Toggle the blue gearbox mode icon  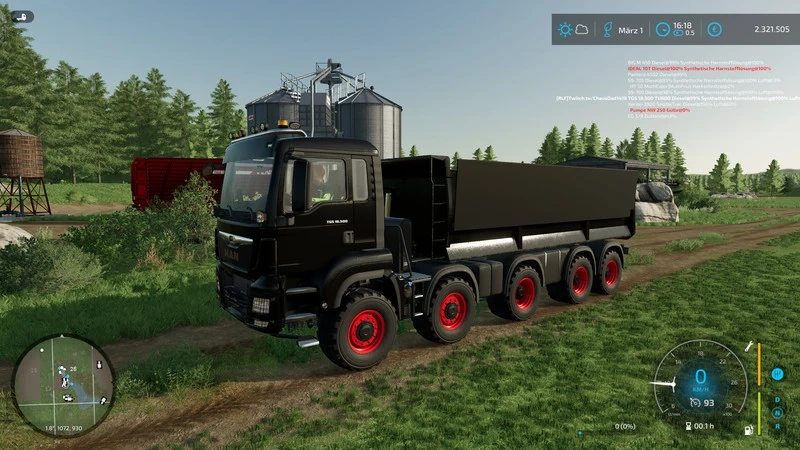[777, 374]
